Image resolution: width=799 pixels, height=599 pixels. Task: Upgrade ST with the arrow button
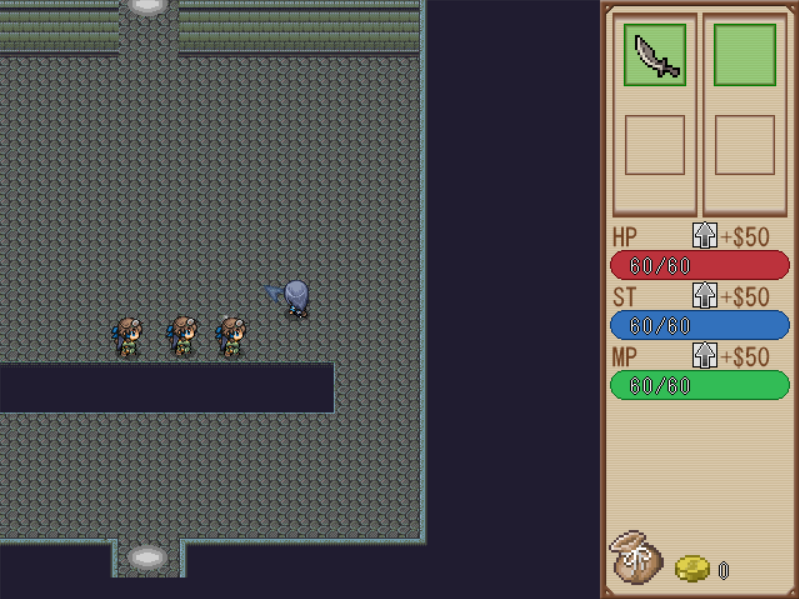coord(705,296)
